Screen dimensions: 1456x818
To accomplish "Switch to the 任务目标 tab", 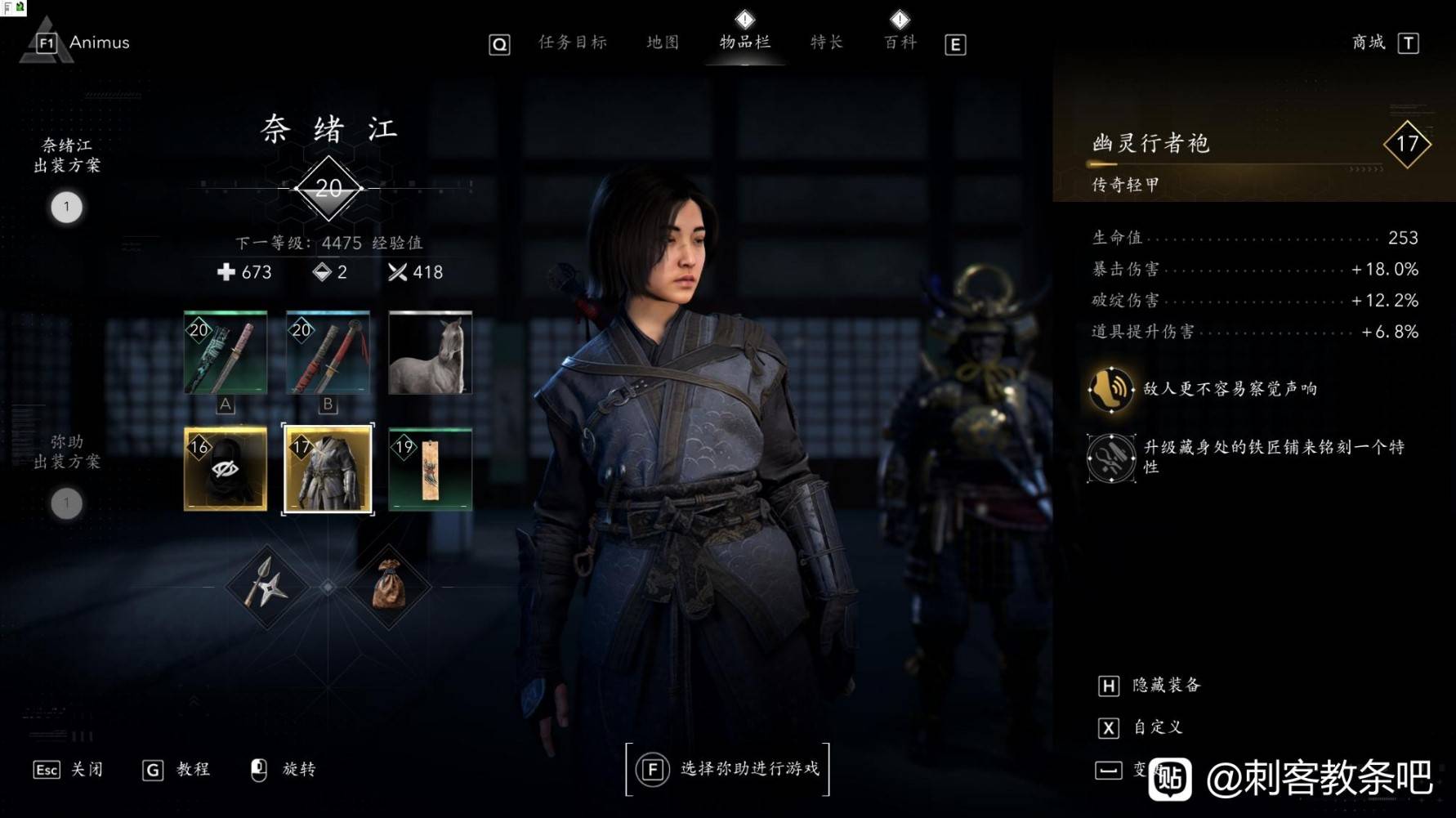I will point(572,42).
